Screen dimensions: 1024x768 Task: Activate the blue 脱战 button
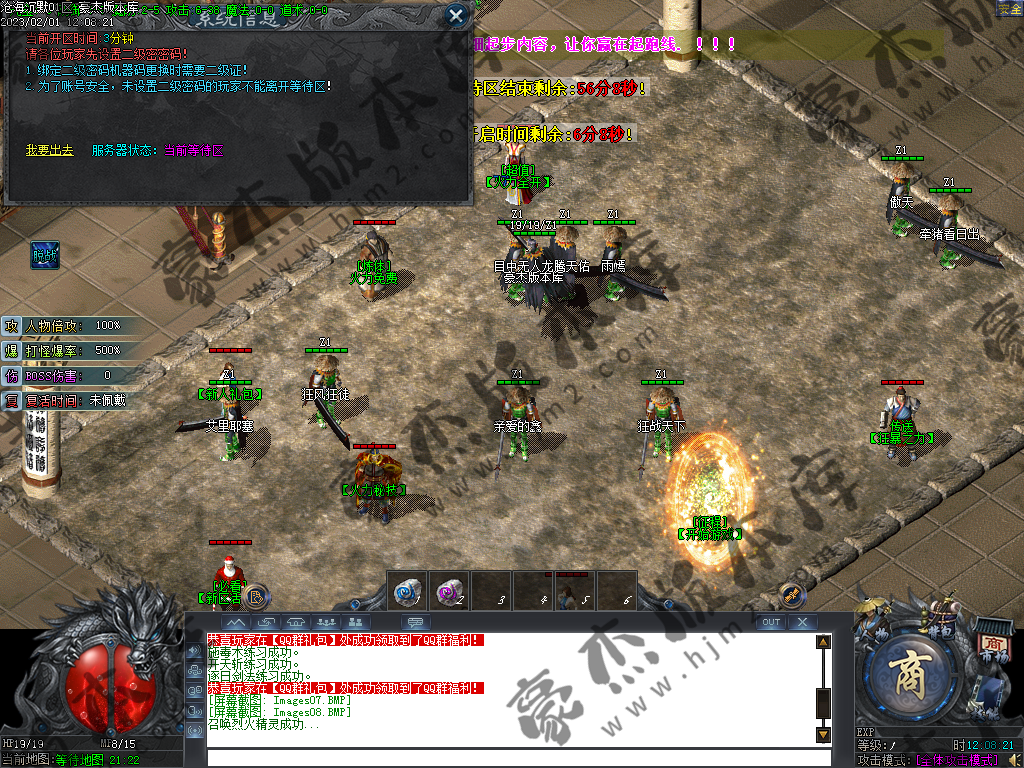[x=44, y=255]
